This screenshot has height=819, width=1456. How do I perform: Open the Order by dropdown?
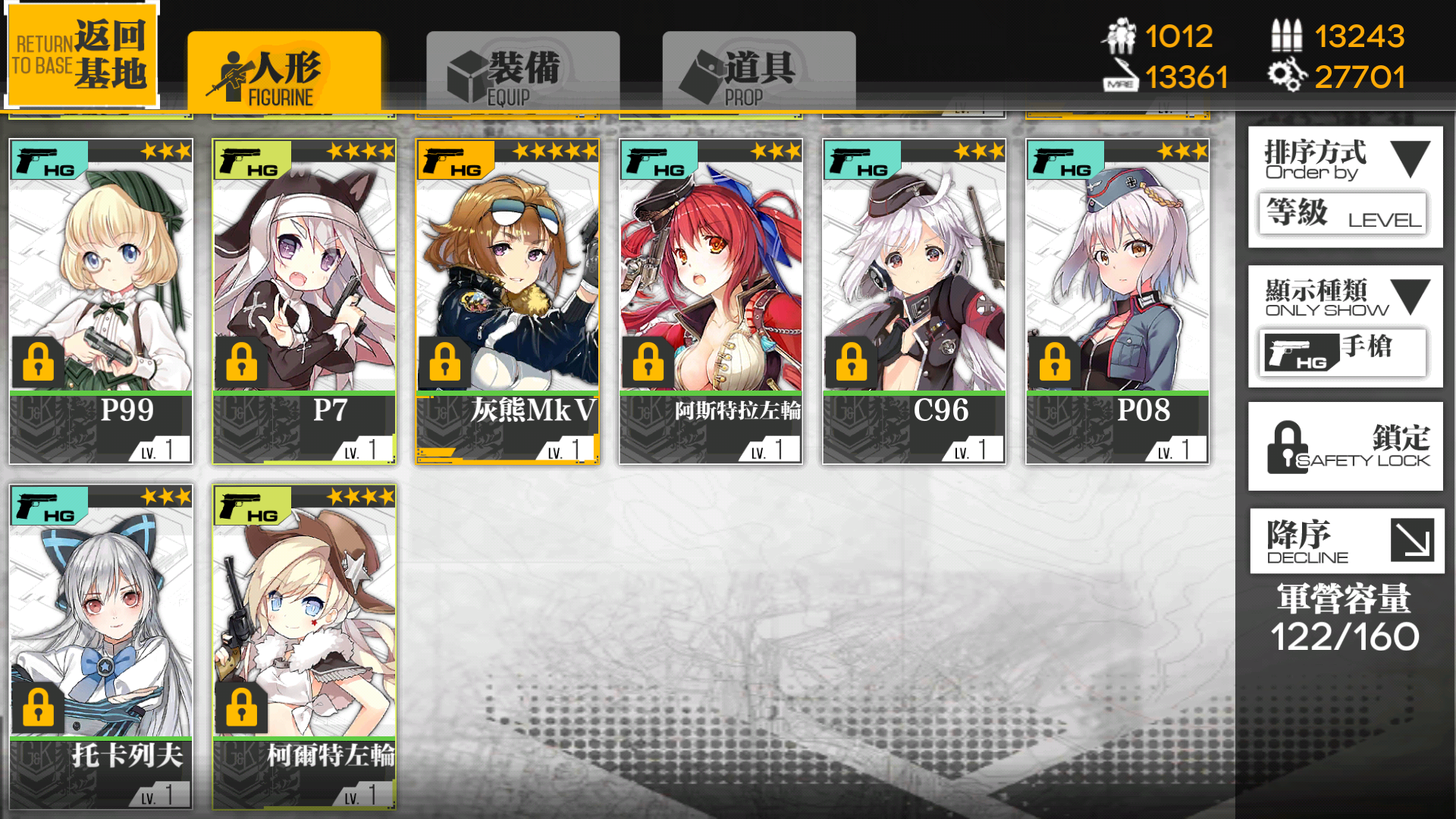pos(1345,187)
